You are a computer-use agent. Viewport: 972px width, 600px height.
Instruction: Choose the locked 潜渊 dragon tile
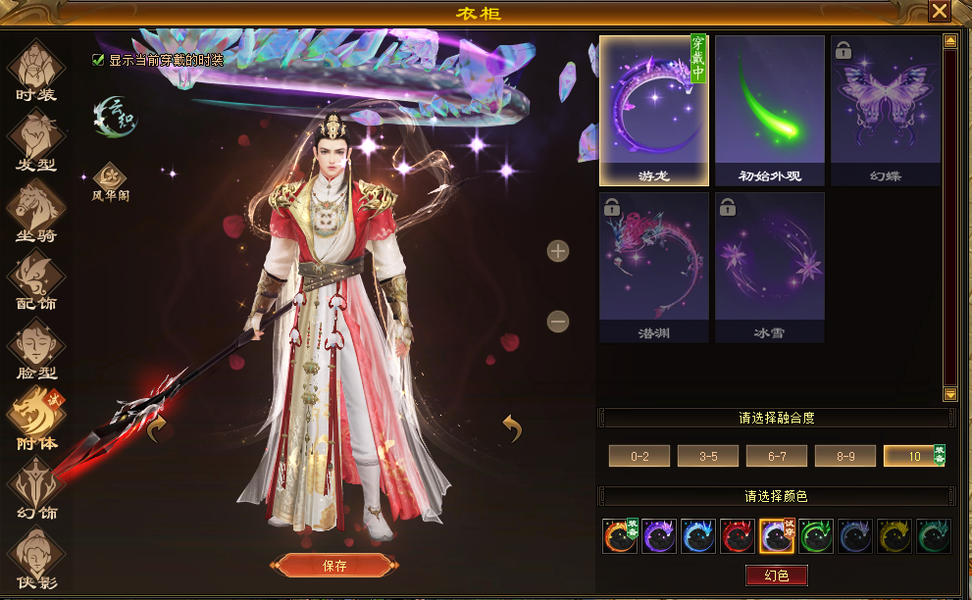pos(653,267)
